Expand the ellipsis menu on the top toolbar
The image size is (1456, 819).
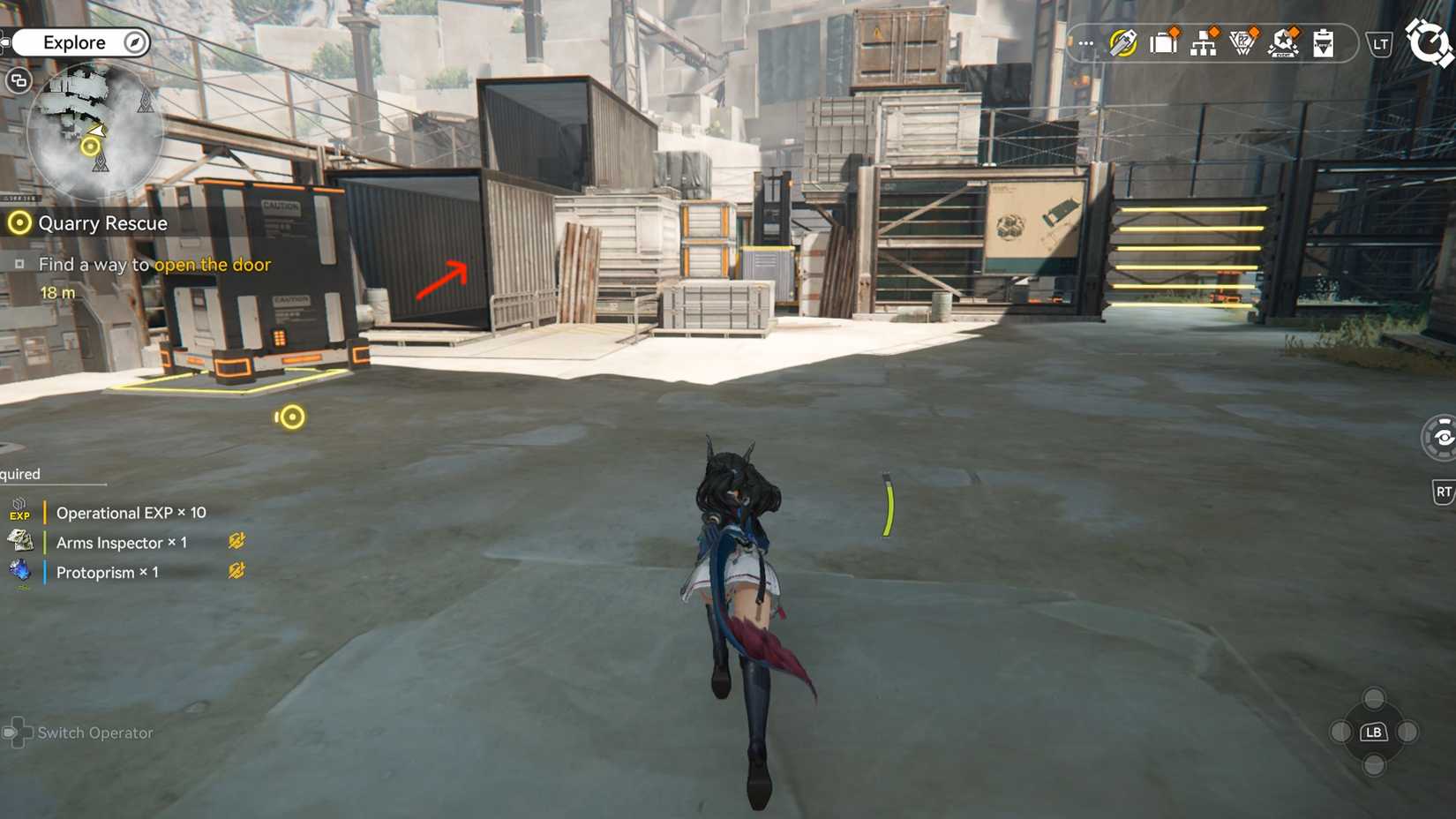[x=1084, y=43]
